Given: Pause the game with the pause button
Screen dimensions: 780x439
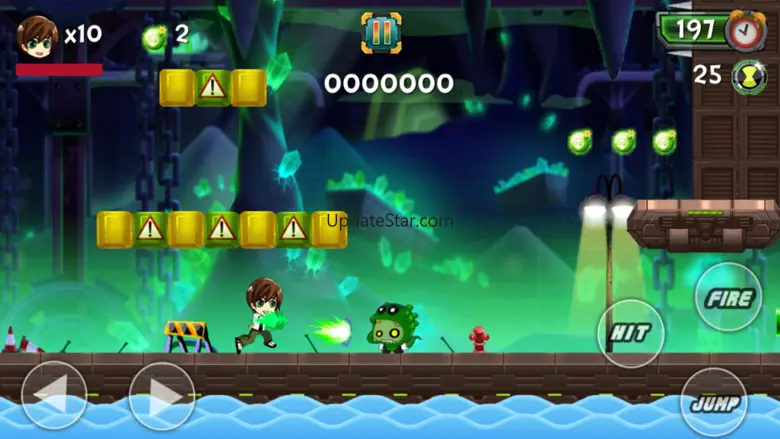Looking at the screenshot, I should (381, 32).
